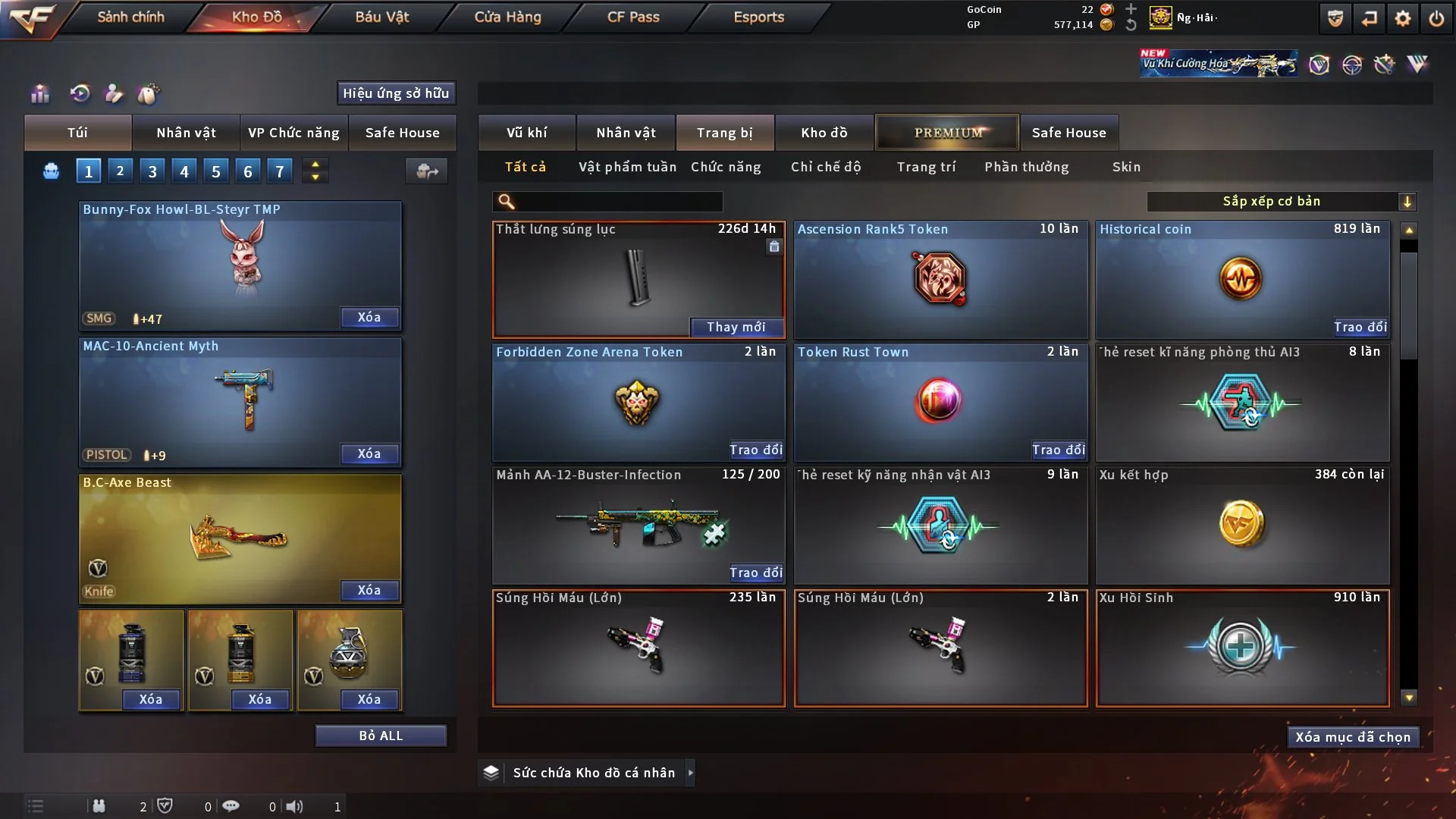This screenshot has height=819, width=1456.
Task: Focus the inventory search field
Action: (x=618, y=202)
